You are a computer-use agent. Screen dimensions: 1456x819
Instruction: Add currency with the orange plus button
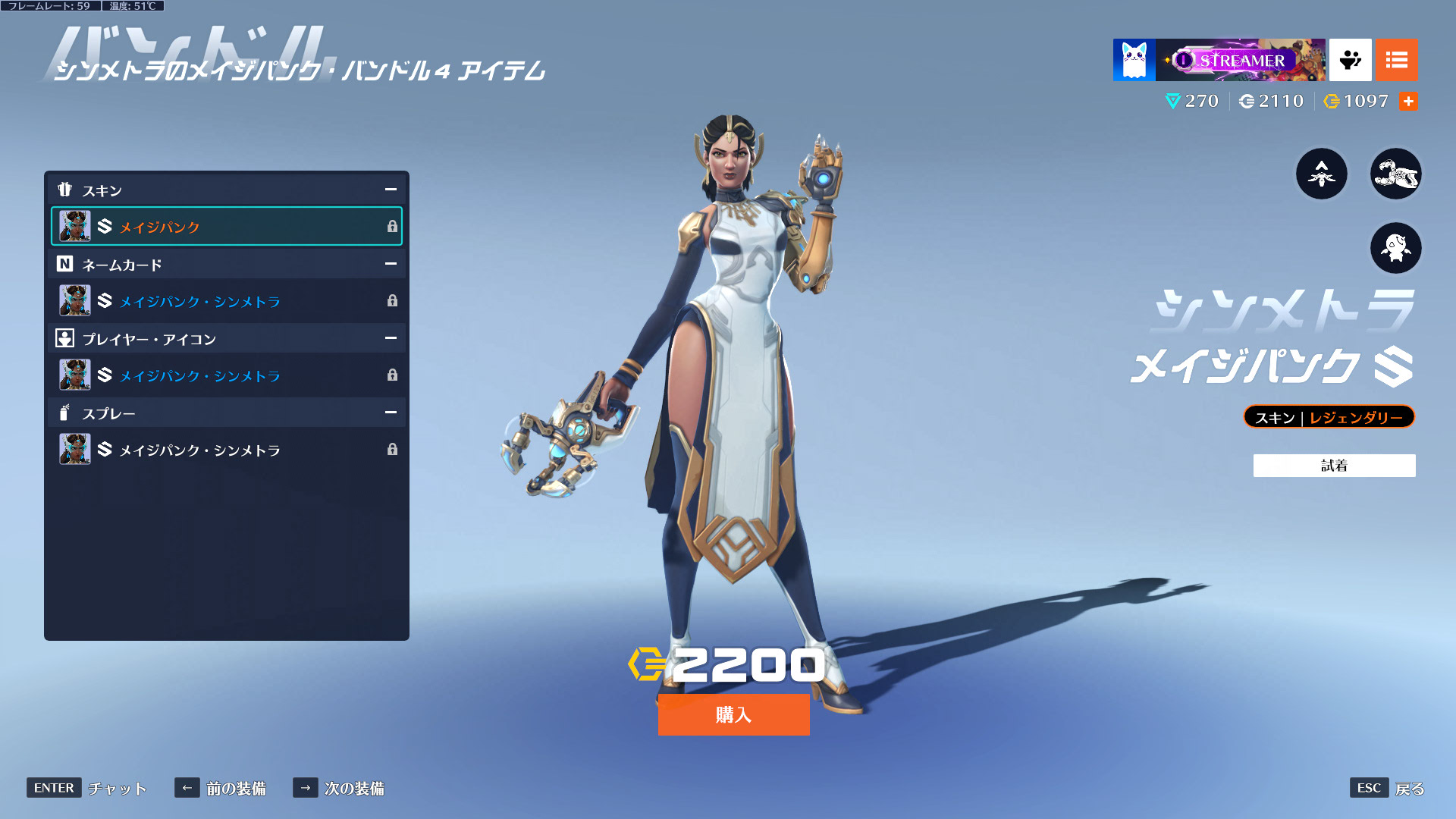(1408, 101)
